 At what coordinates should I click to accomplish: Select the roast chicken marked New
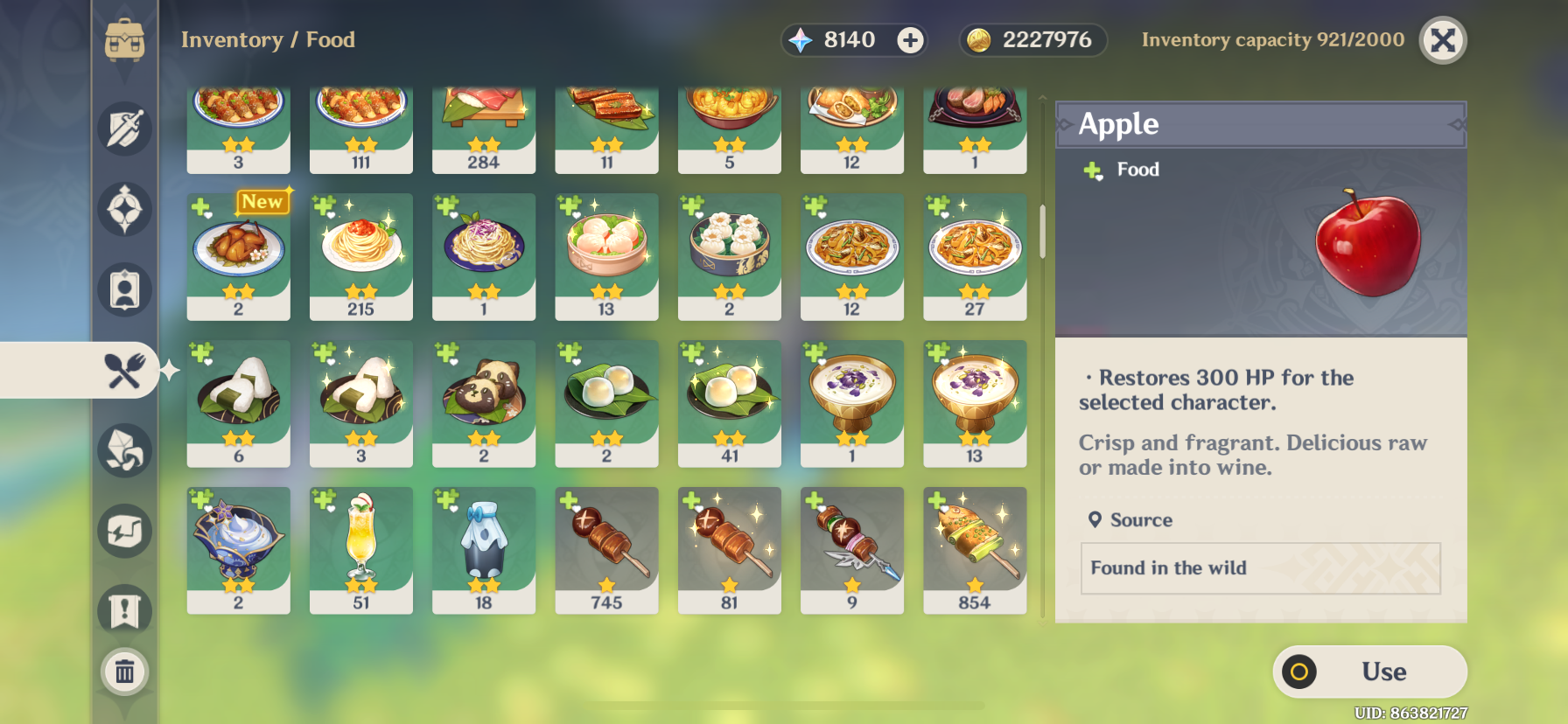238,256
